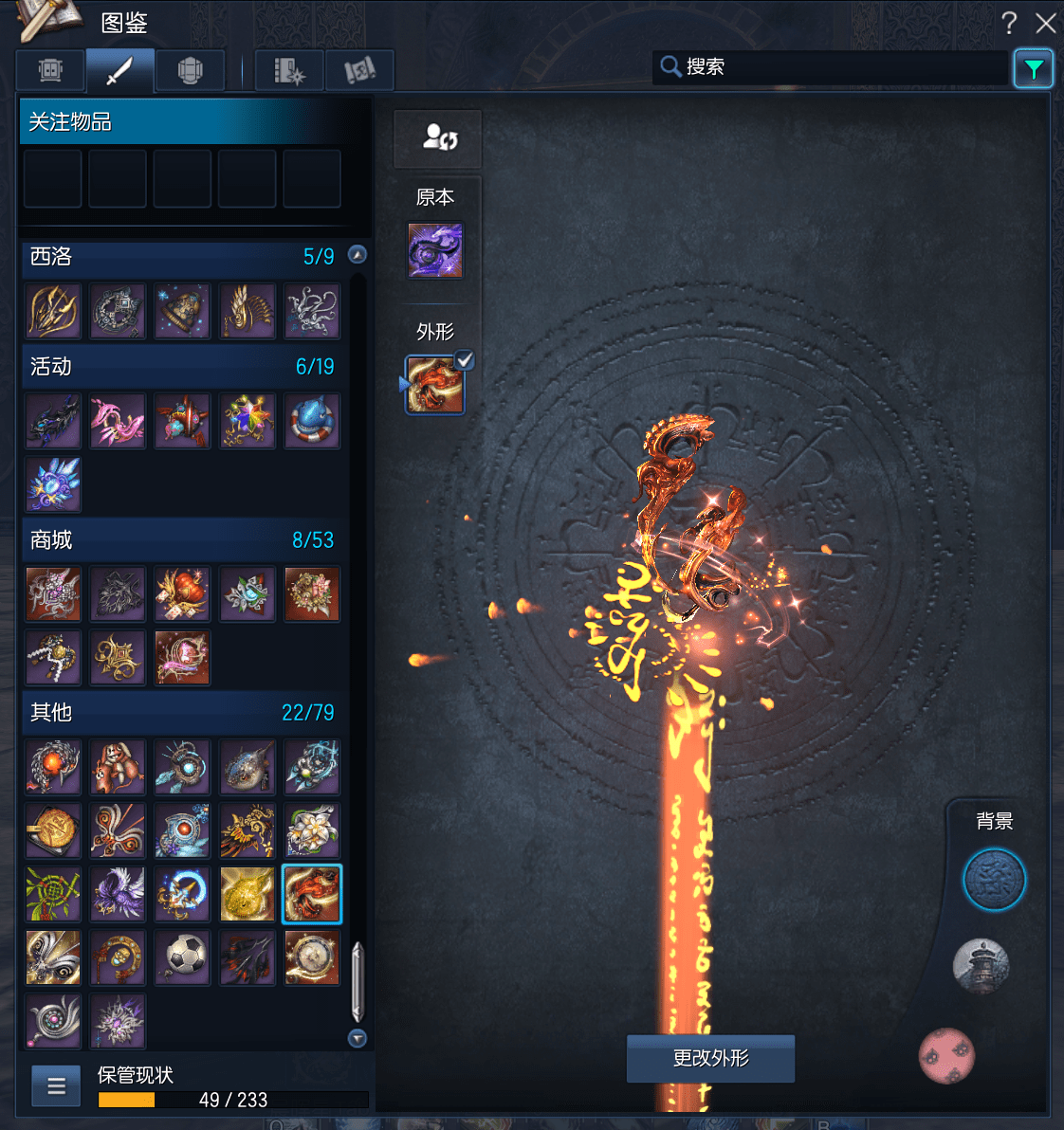
Task: Open the list menu button beside 保管现状
Action: [56, 1085]
